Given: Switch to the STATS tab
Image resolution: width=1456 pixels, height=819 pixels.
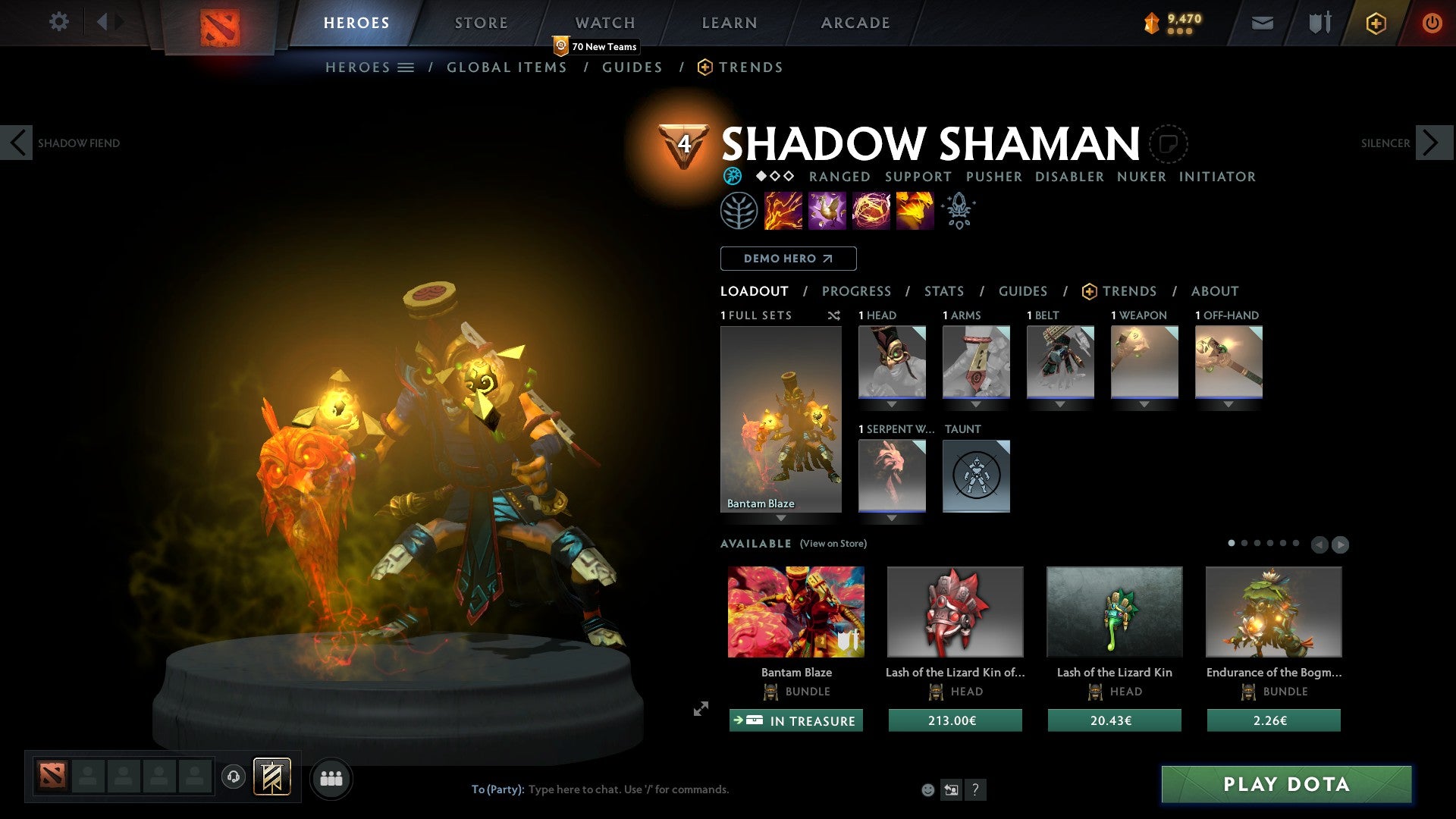Looking at the screenshot, I should (943, 290).
